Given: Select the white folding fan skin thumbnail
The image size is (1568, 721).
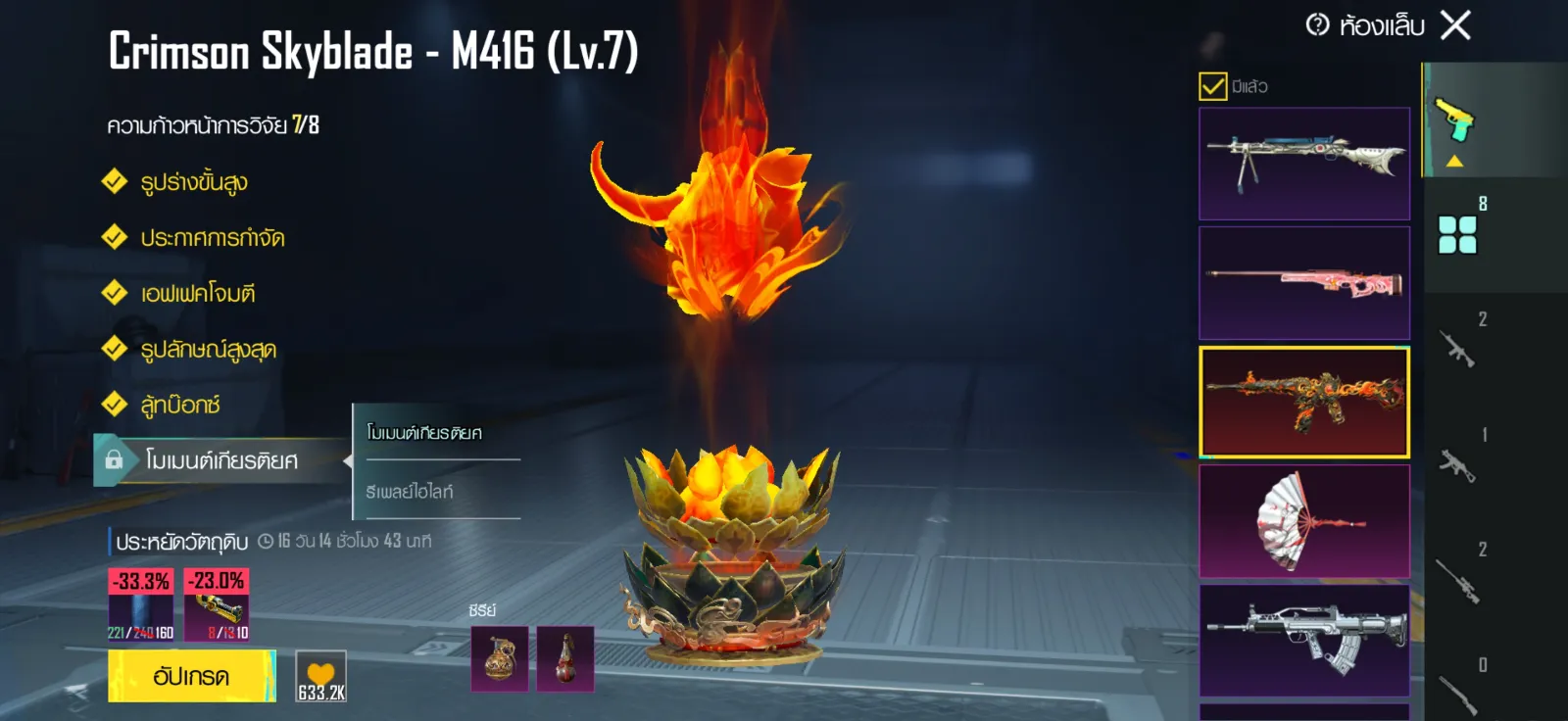Looking at the screenshot, I should point(1304,521).
